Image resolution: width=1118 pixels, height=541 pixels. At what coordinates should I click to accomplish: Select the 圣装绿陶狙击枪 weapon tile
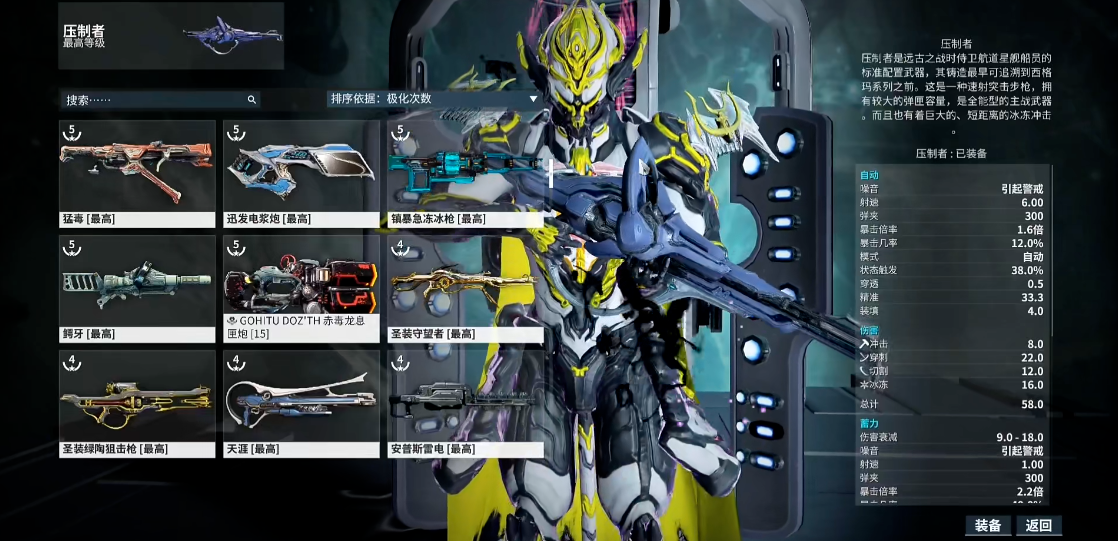pyautogui.click(x=137, y=402)
